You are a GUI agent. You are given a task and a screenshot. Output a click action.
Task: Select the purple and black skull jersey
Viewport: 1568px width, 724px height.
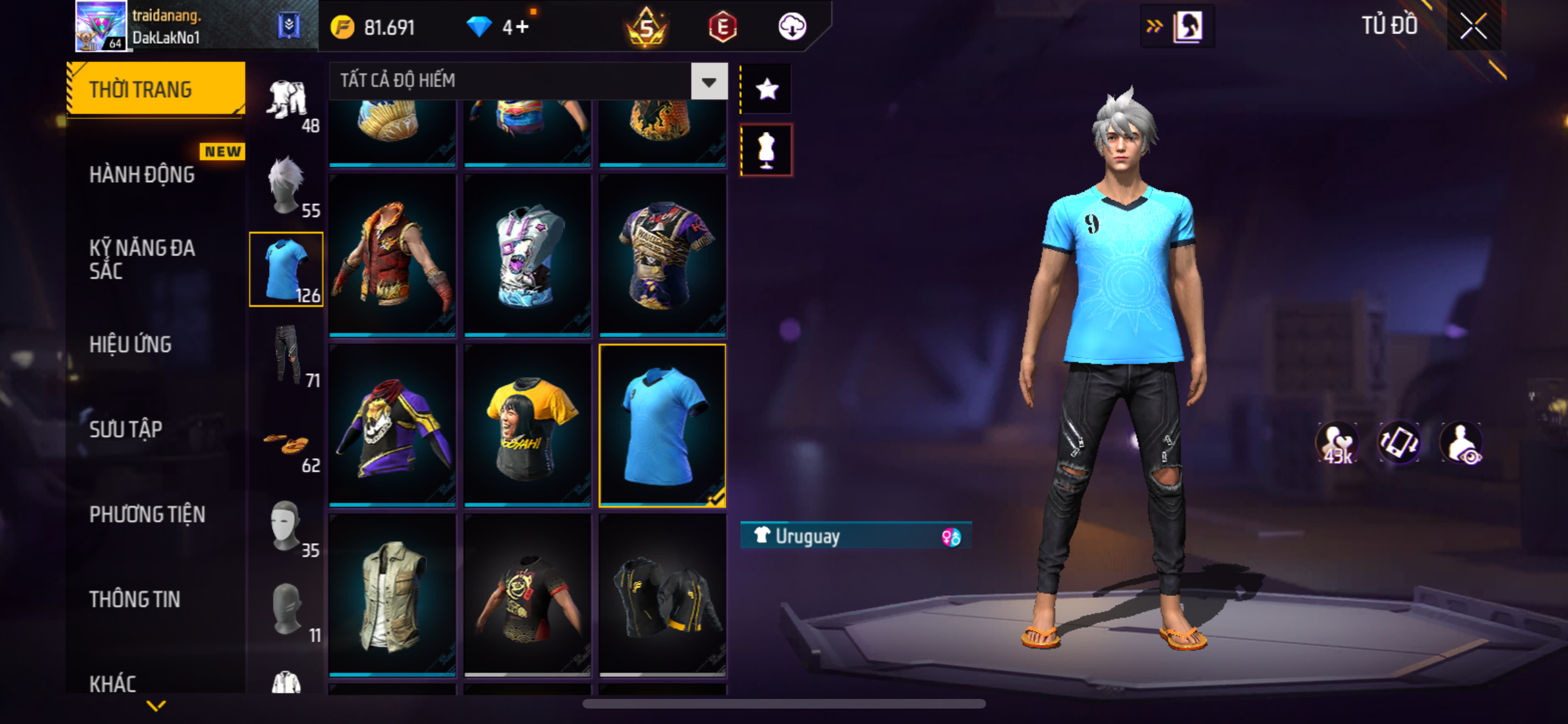click(x=393, y=425)
